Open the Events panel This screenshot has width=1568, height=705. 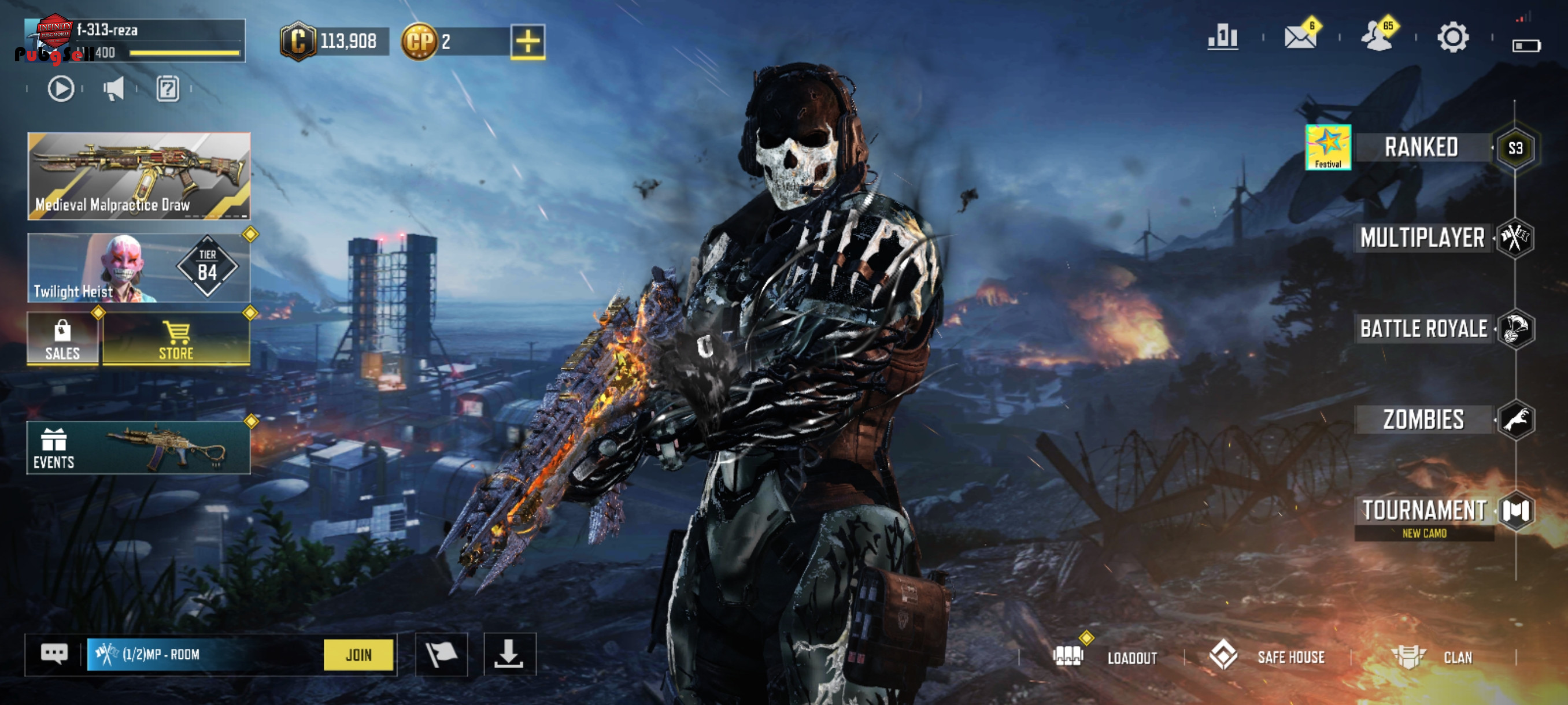139,448
